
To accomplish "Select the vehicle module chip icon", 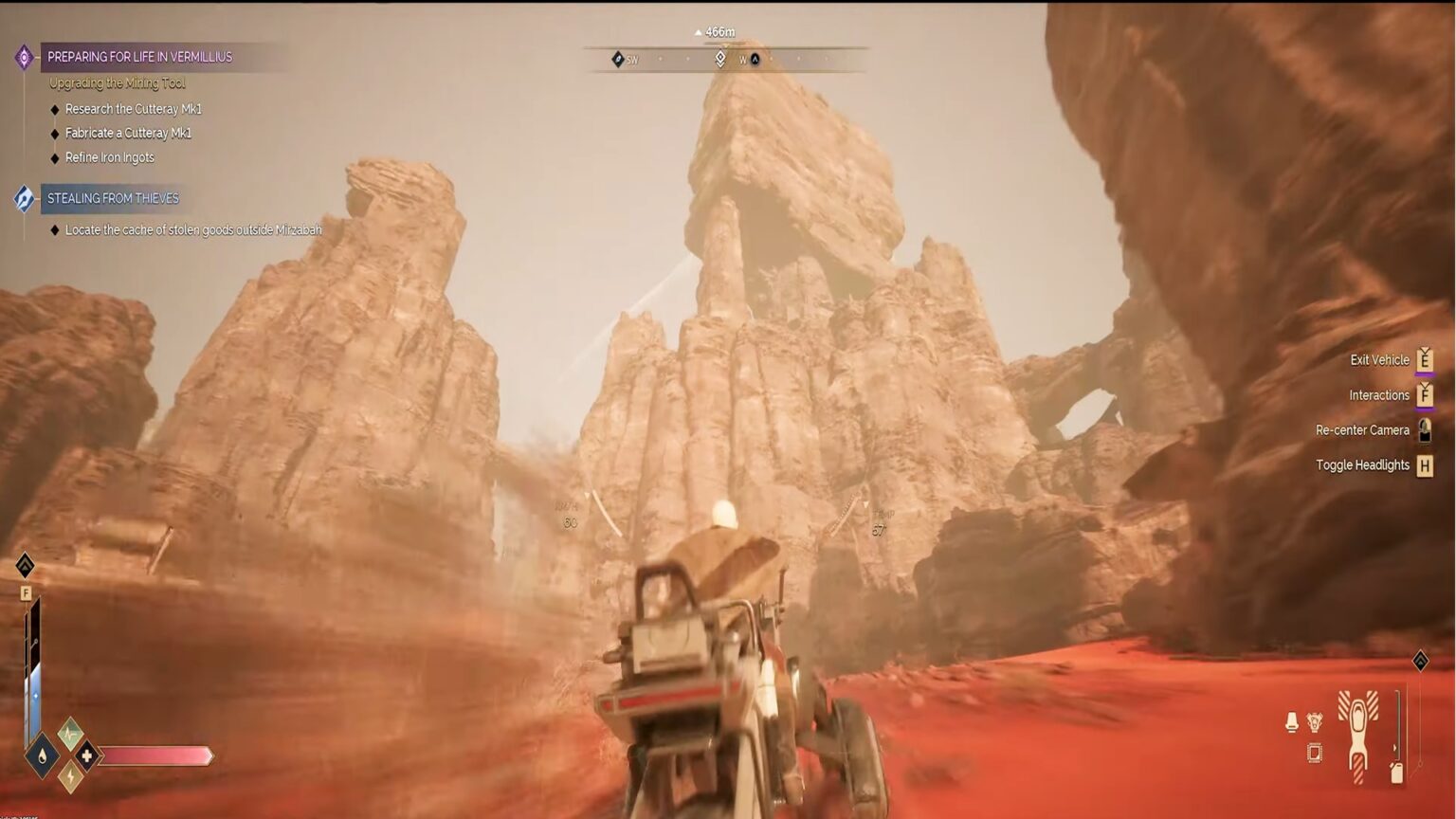I will pyautogui.click(x=1315, y=751).
